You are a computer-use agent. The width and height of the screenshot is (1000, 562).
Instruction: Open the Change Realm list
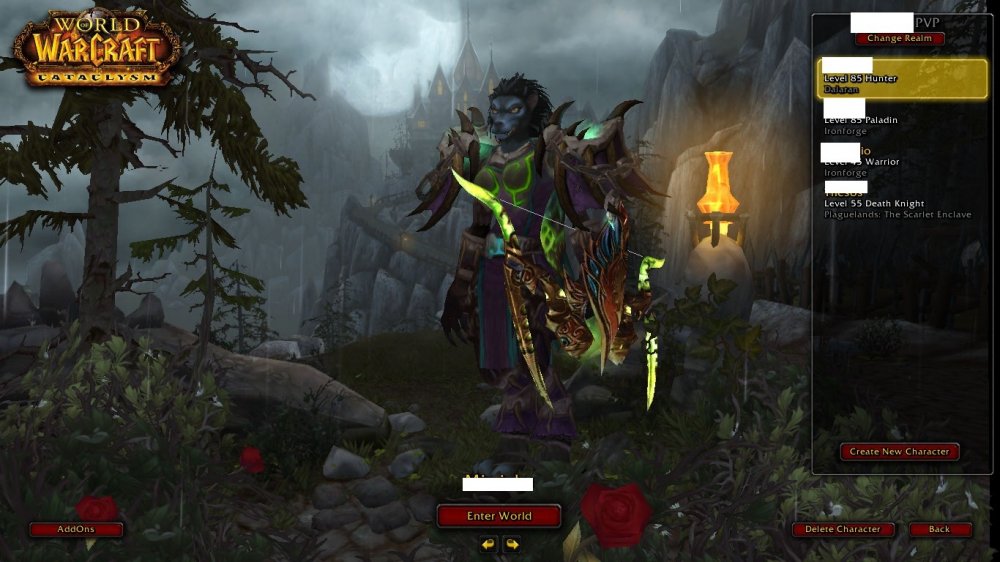tap(899, 39)
